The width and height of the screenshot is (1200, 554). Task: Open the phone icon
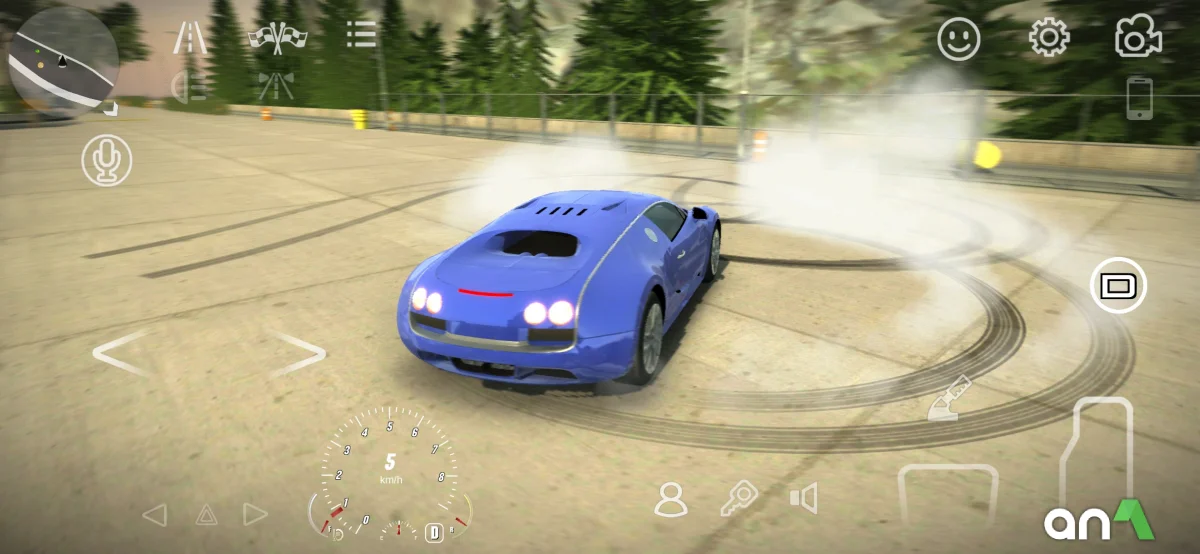[1139, 98]
